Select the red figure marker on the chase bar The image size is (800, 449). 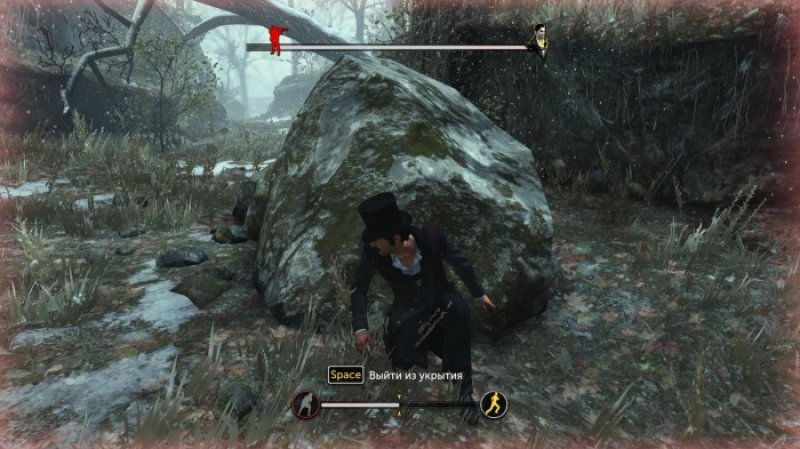tap(277, 39)
